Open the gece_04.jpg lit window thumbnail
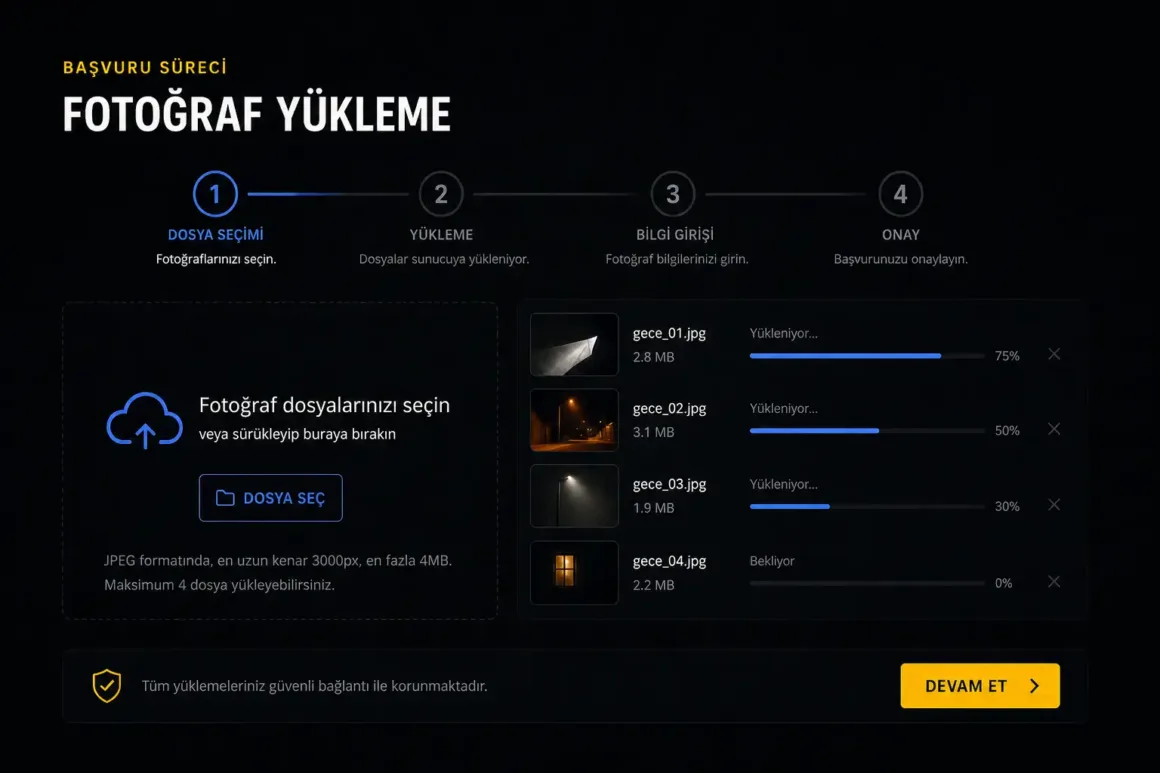Image resolution: width=1160 pixels, height=773 pixels. [574, 572]
